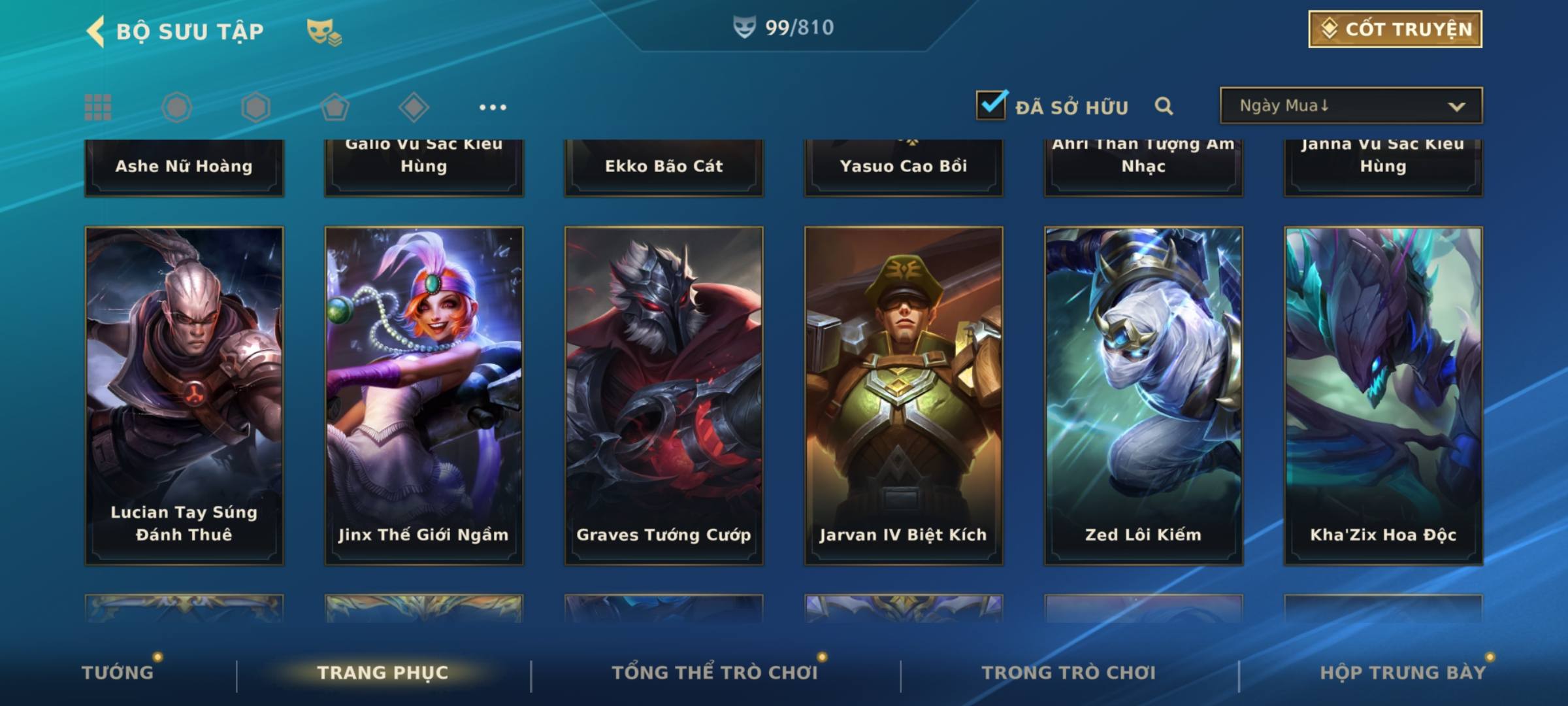Show more filters via three dots
Image resolution: width=1568 pixels, height=706 pixels.
point(493,107)
